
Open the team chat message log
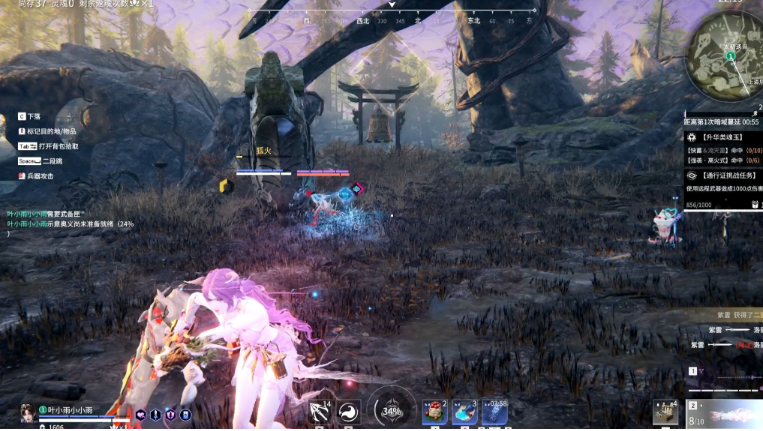[x=70, y=218]
